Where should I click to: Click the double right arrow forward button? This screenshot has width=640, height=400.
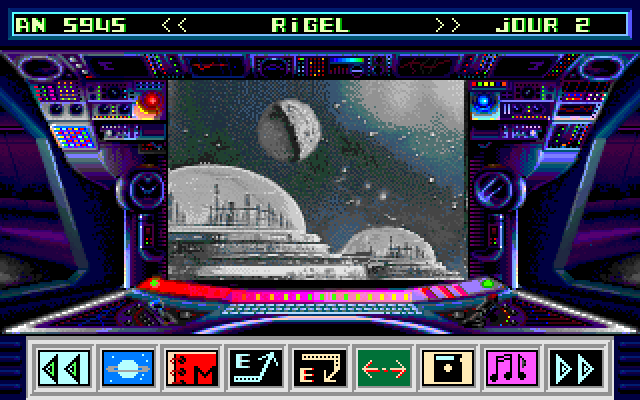[x=577, y=368]
